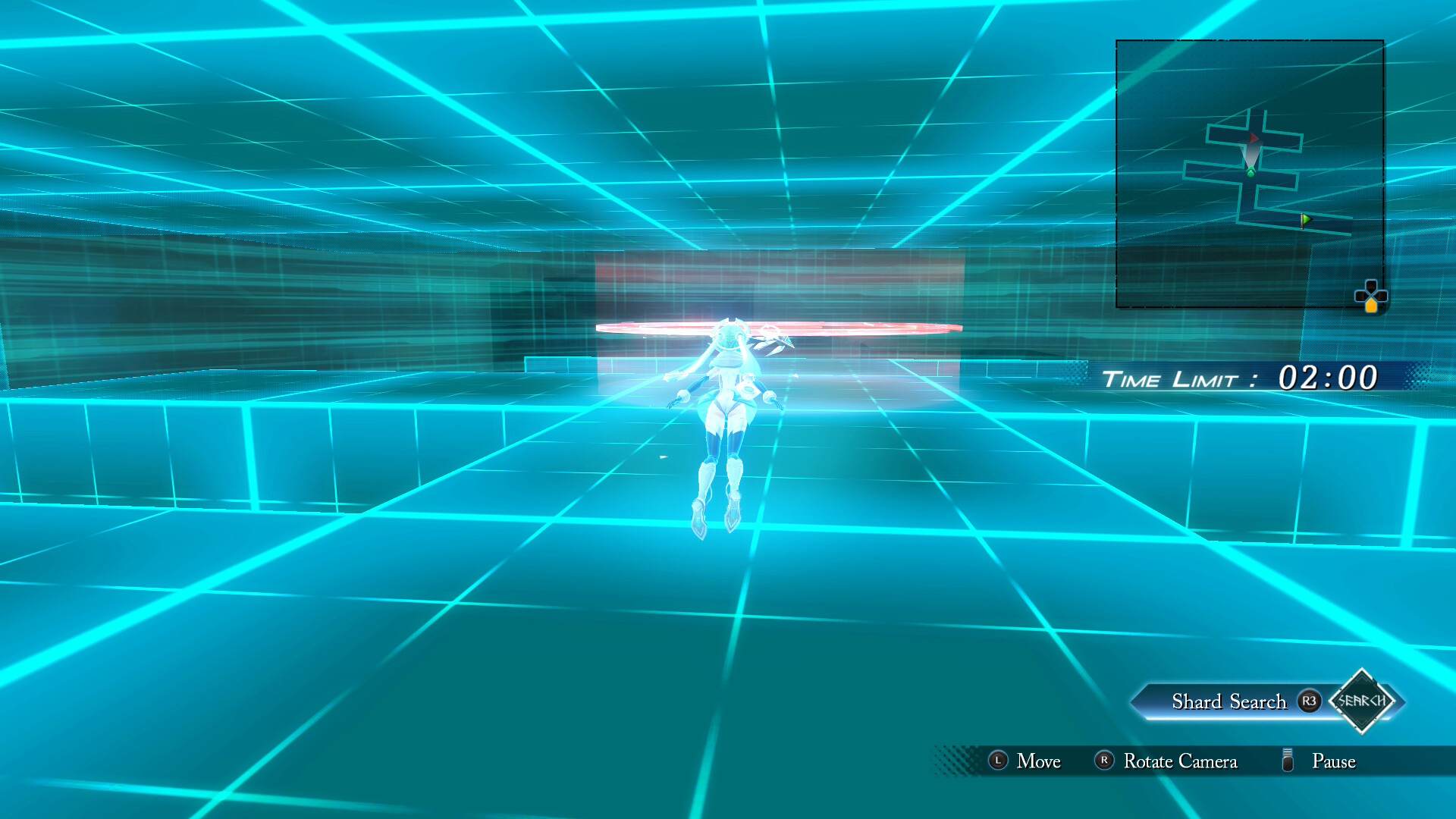Click the green flag marker on the minimap
This screenshot has height=819, width=1456.
[1306, 219]
